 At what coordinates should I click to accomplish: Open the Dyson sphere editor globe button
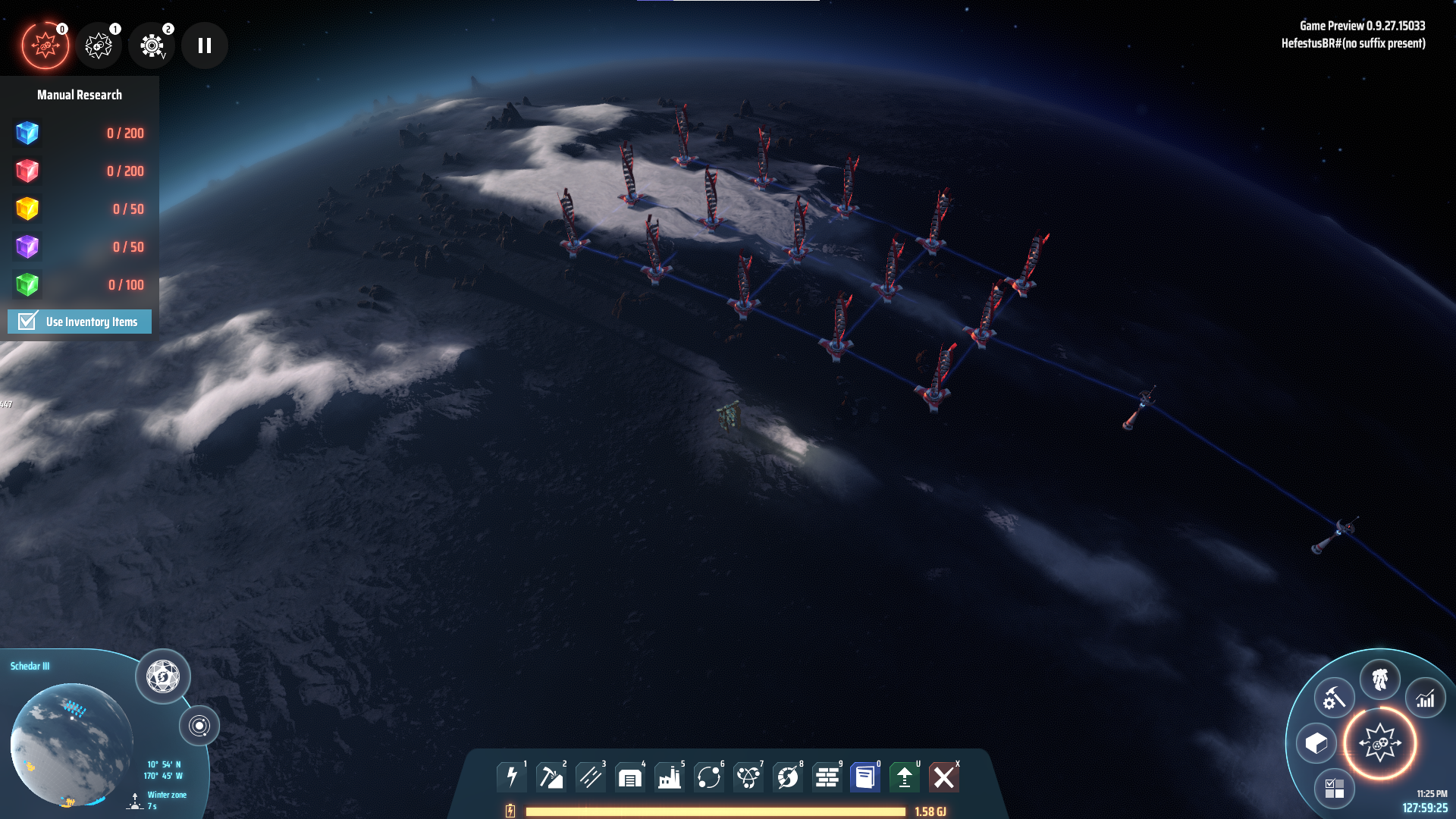[163, 676]
